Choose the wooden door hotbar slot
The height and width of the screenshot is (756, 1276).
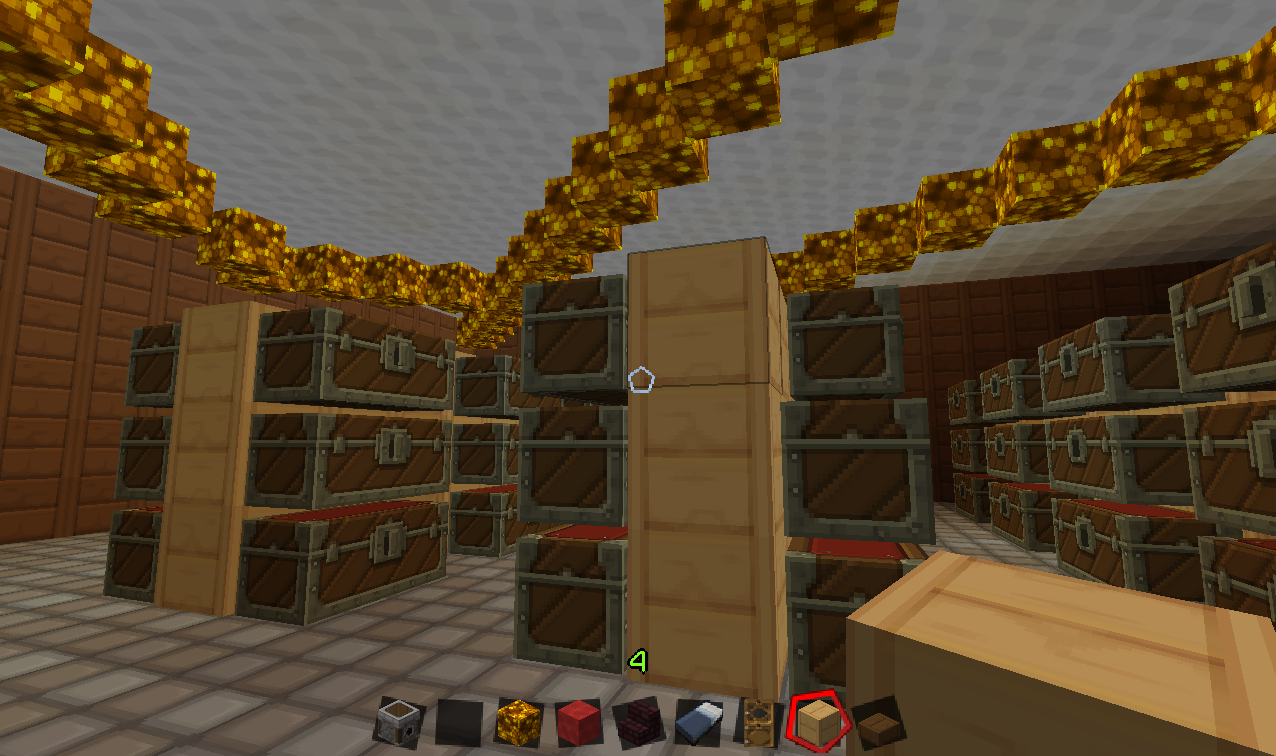[759, 722]
